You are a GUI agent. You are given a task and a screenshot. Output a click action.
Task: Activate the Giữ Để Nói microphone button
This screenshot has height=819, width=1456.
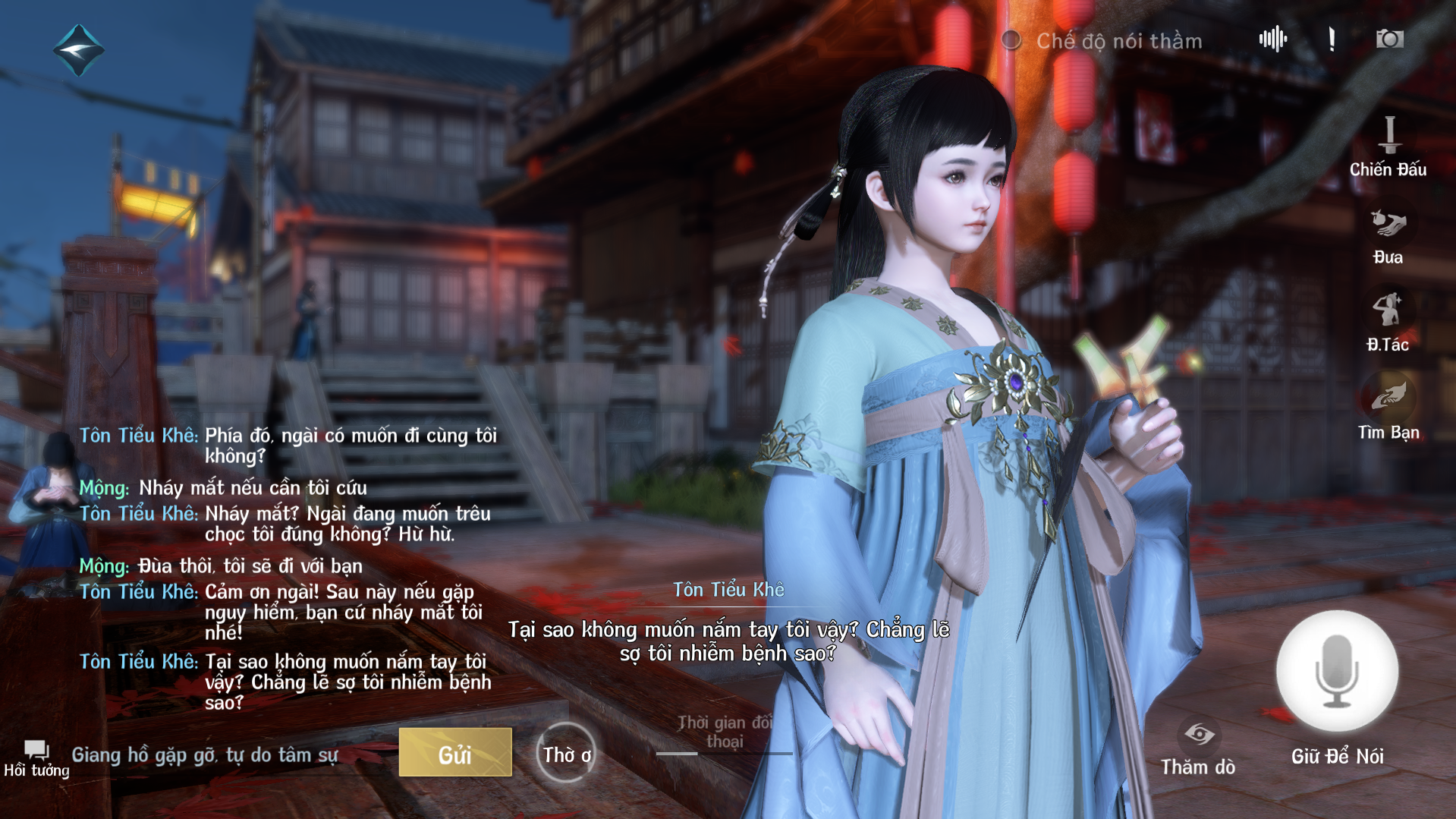click(1337, 671)
